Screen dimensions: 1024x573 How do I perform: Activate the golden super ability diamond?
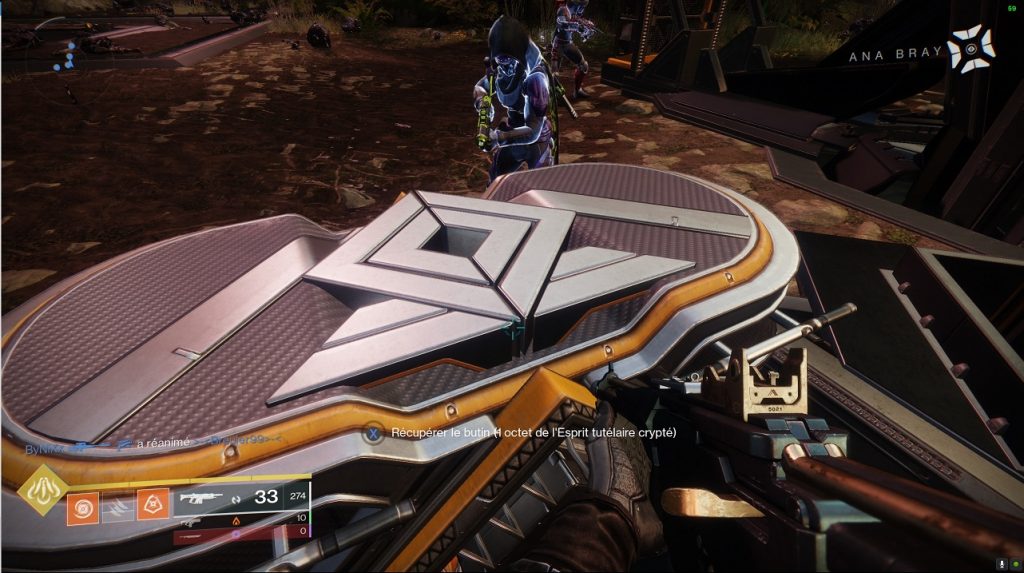click(43, 491)
